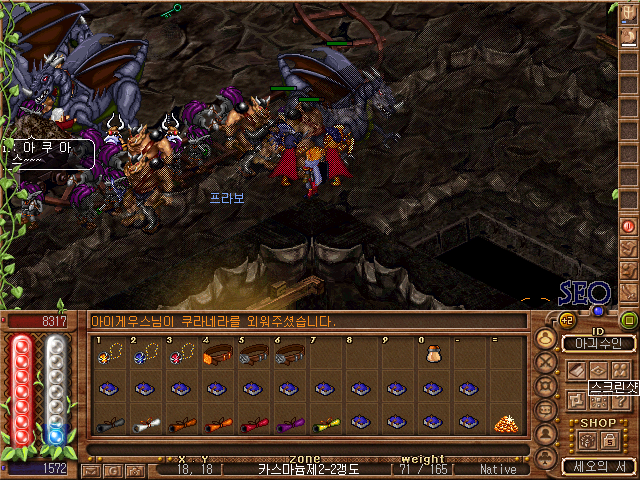The height and width of the screenshot is (480, 640).
Task: Open the character profile round button
Action: click(x=546, y=339)
